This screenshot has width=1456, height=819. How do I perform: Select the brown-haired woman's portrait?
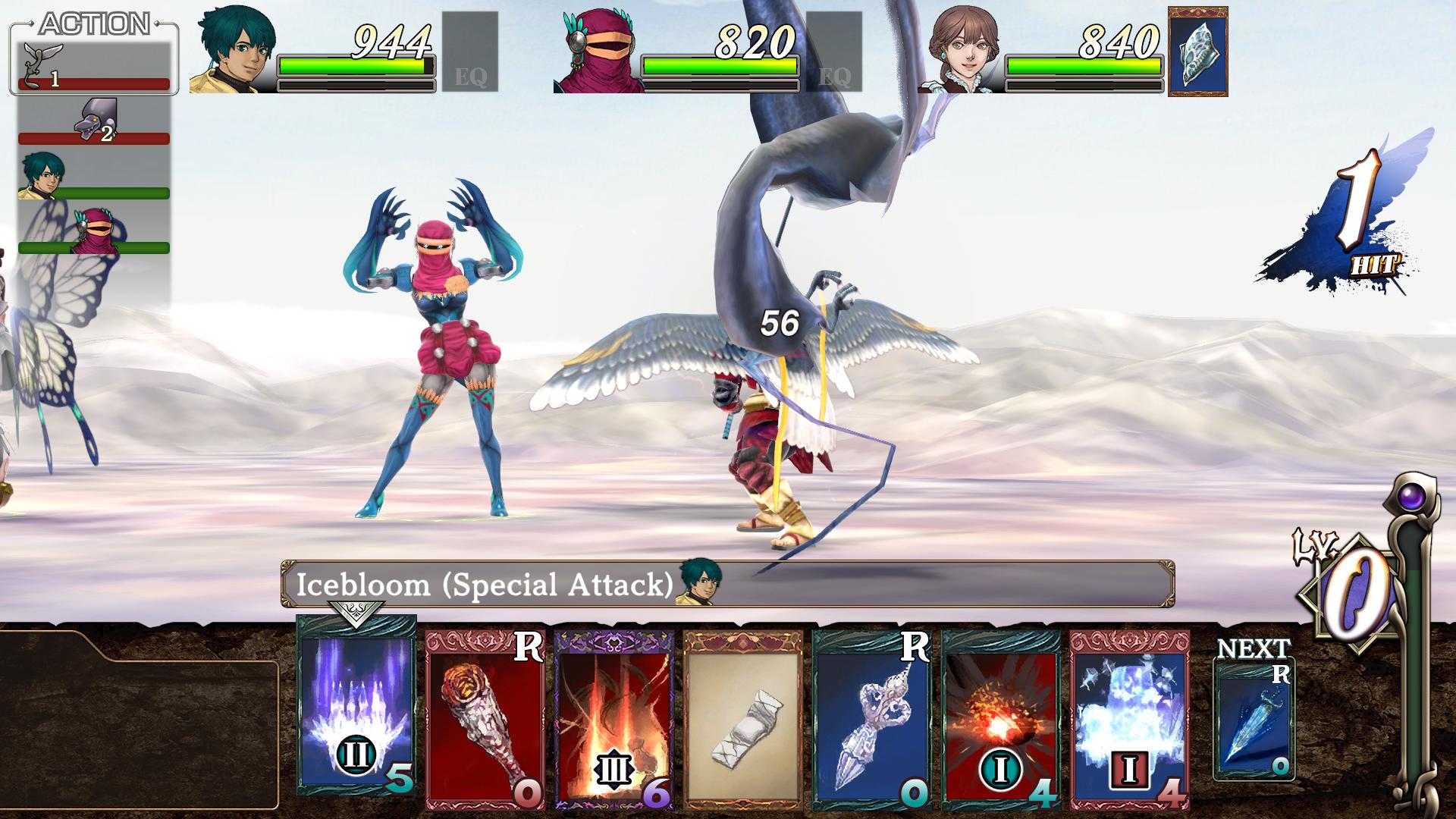pyautogui.click(x=962, y=52)
